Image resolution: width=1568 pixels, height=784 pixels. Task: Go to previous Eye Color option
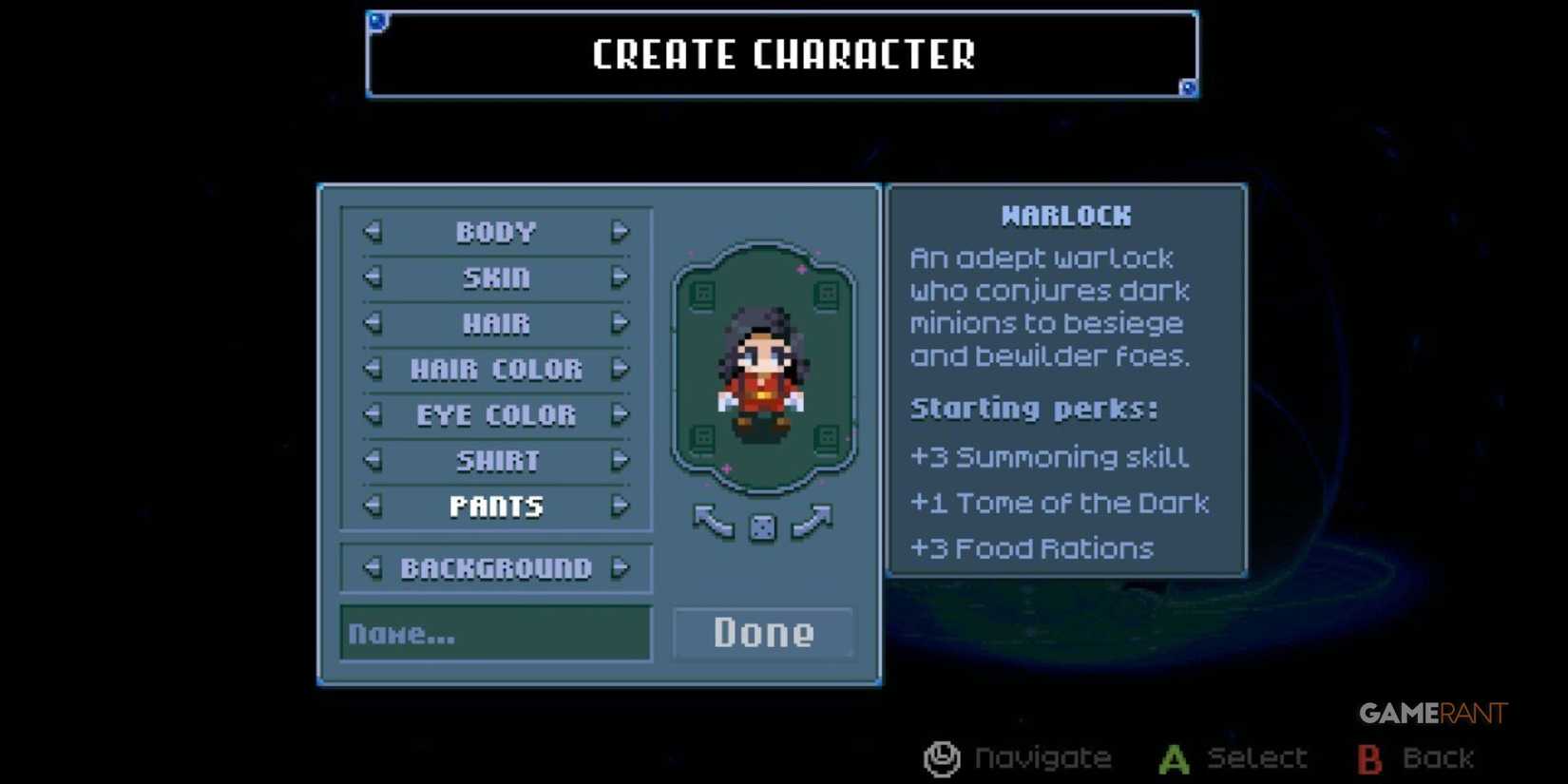tap(371, 414)
